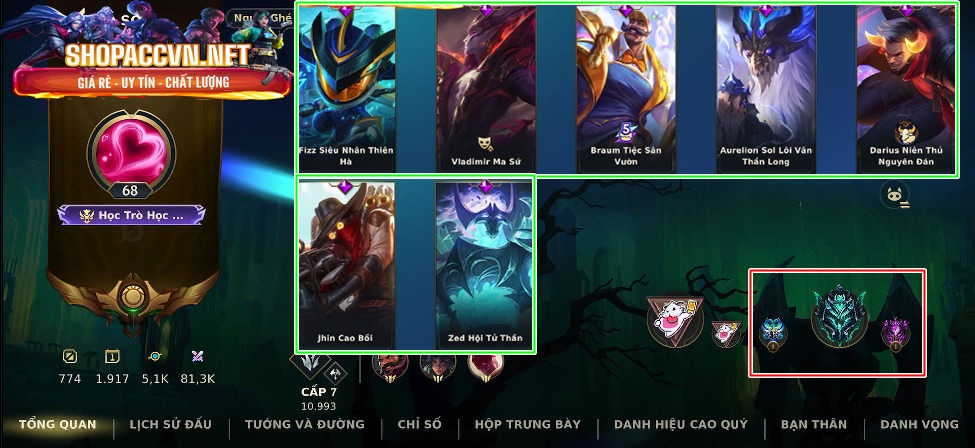
Task: Select the Fizz Siêu Nhân Thiên Hà skin
Action: (347, 88)
